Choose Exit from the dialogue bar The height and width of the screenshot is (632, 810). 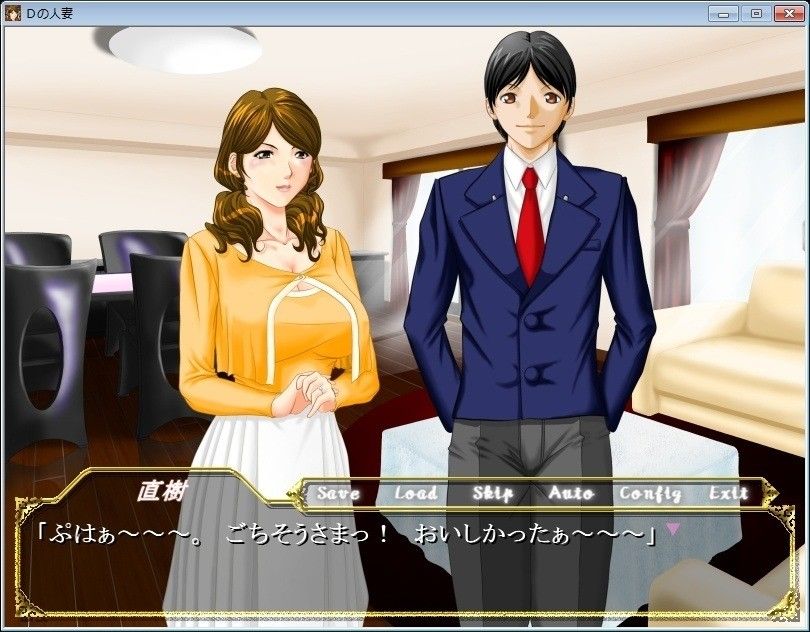728,493
